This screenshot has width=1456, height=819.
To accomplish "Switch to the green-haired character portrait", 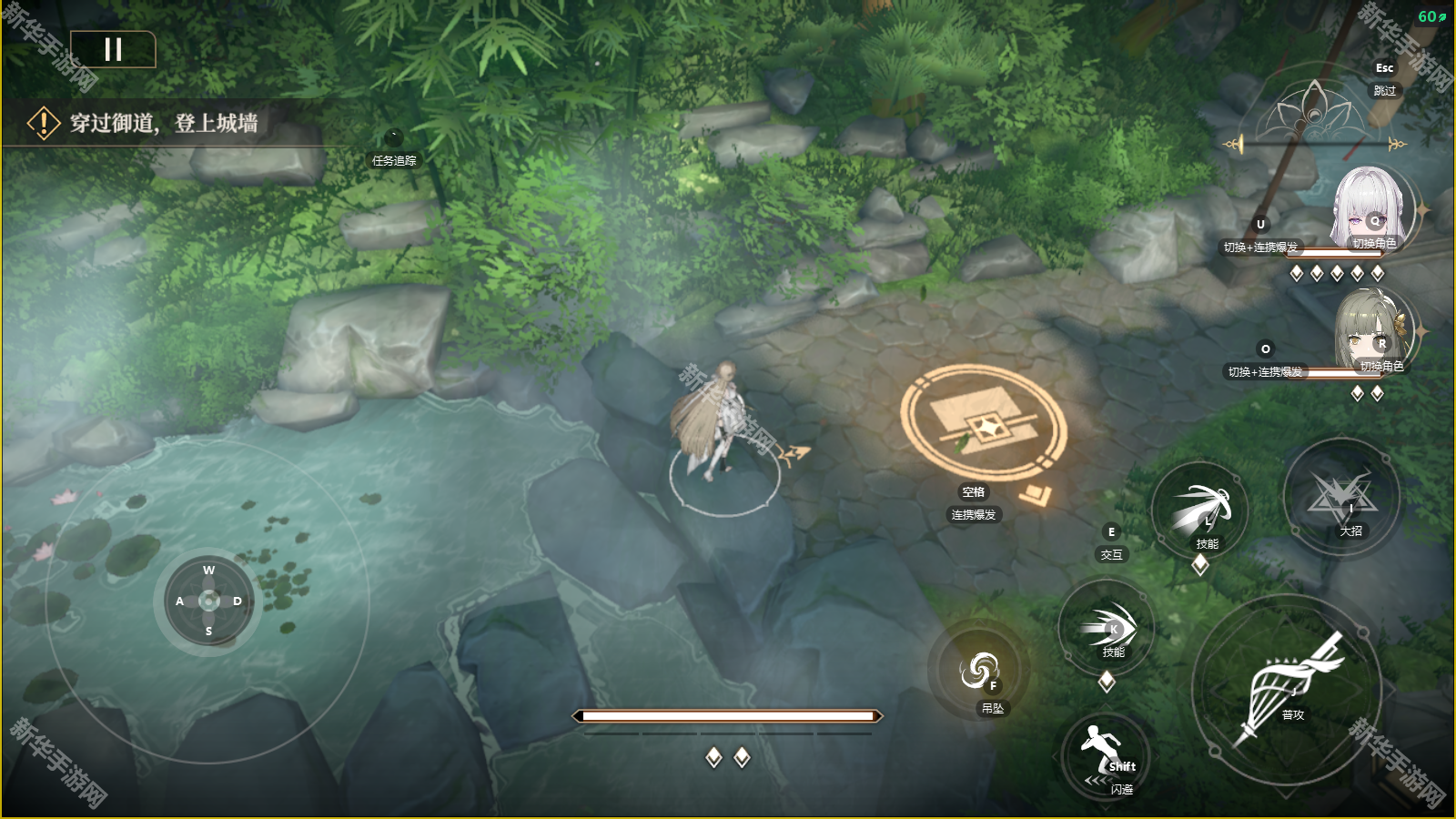I will click(x=1374, y=332).
